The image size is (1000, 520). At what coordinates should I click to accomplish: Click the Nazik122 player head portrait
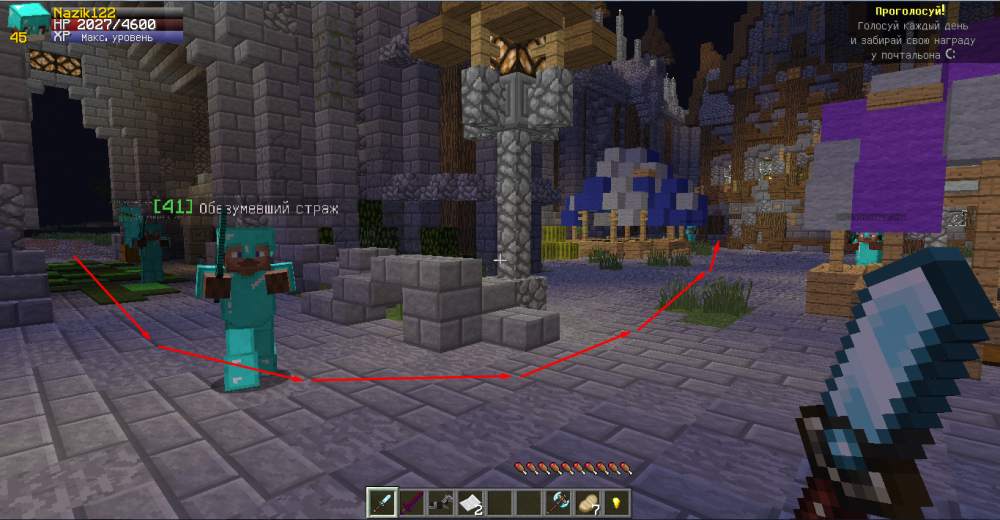(27, 19)
